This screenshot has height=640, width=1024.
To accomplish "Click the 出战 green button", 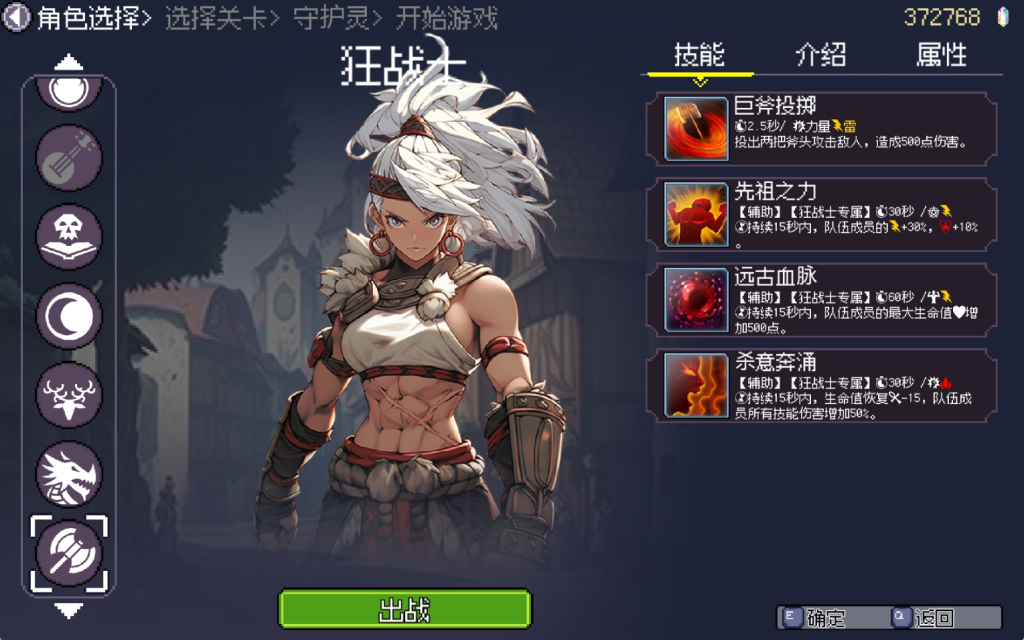I will (x=404, y=609).
